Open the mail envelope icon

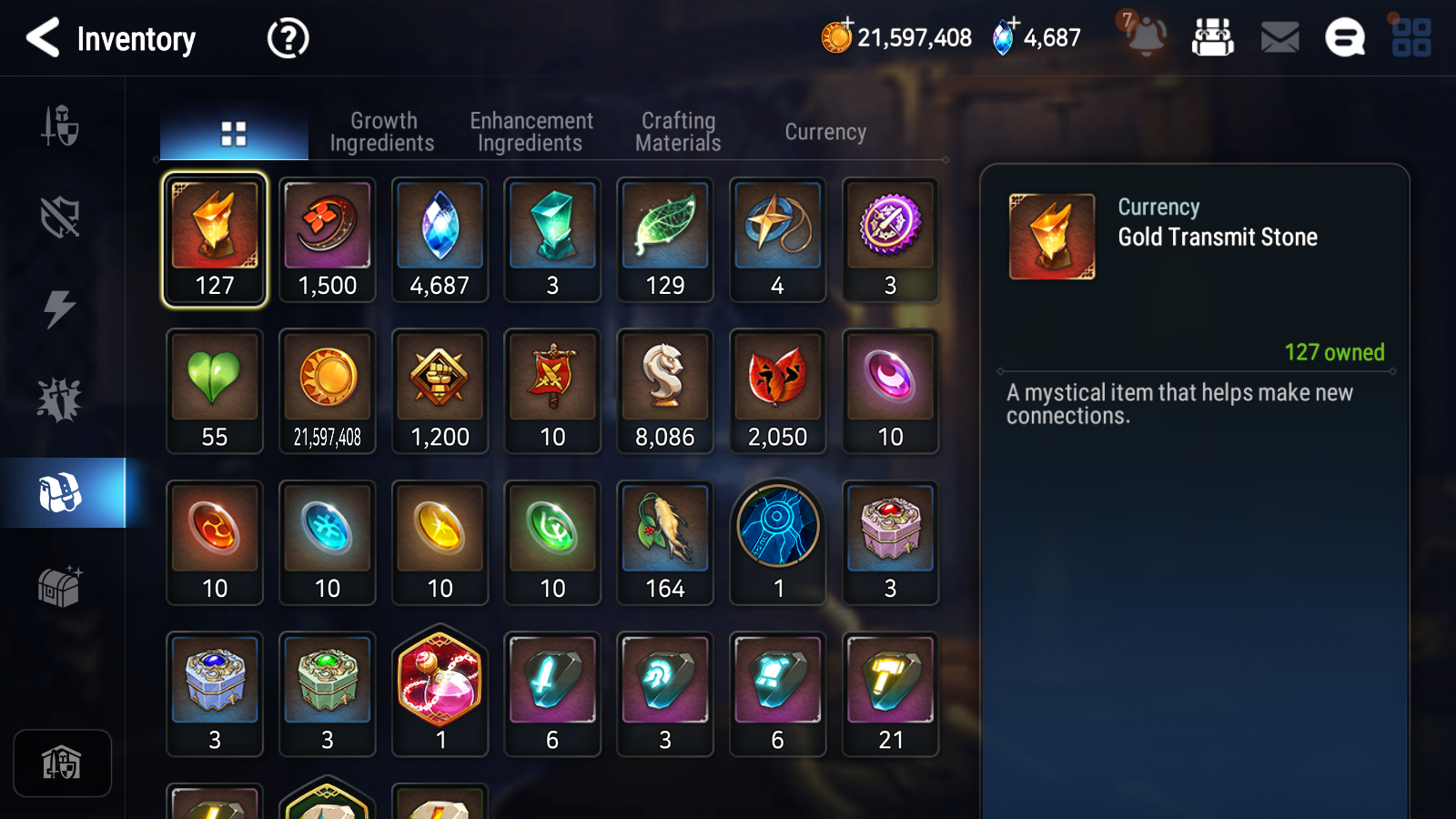click(x=1279, y=38)
